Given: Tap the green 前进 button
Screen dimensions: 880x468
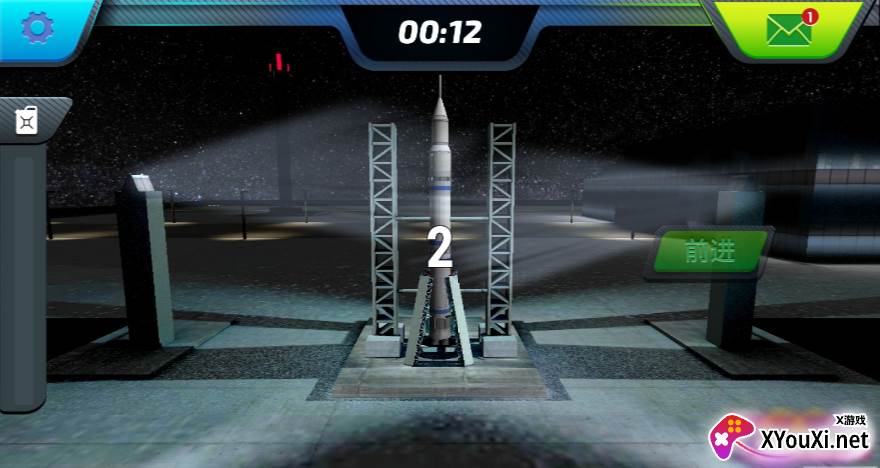Looking at the screenshot, I should [711, 252].
